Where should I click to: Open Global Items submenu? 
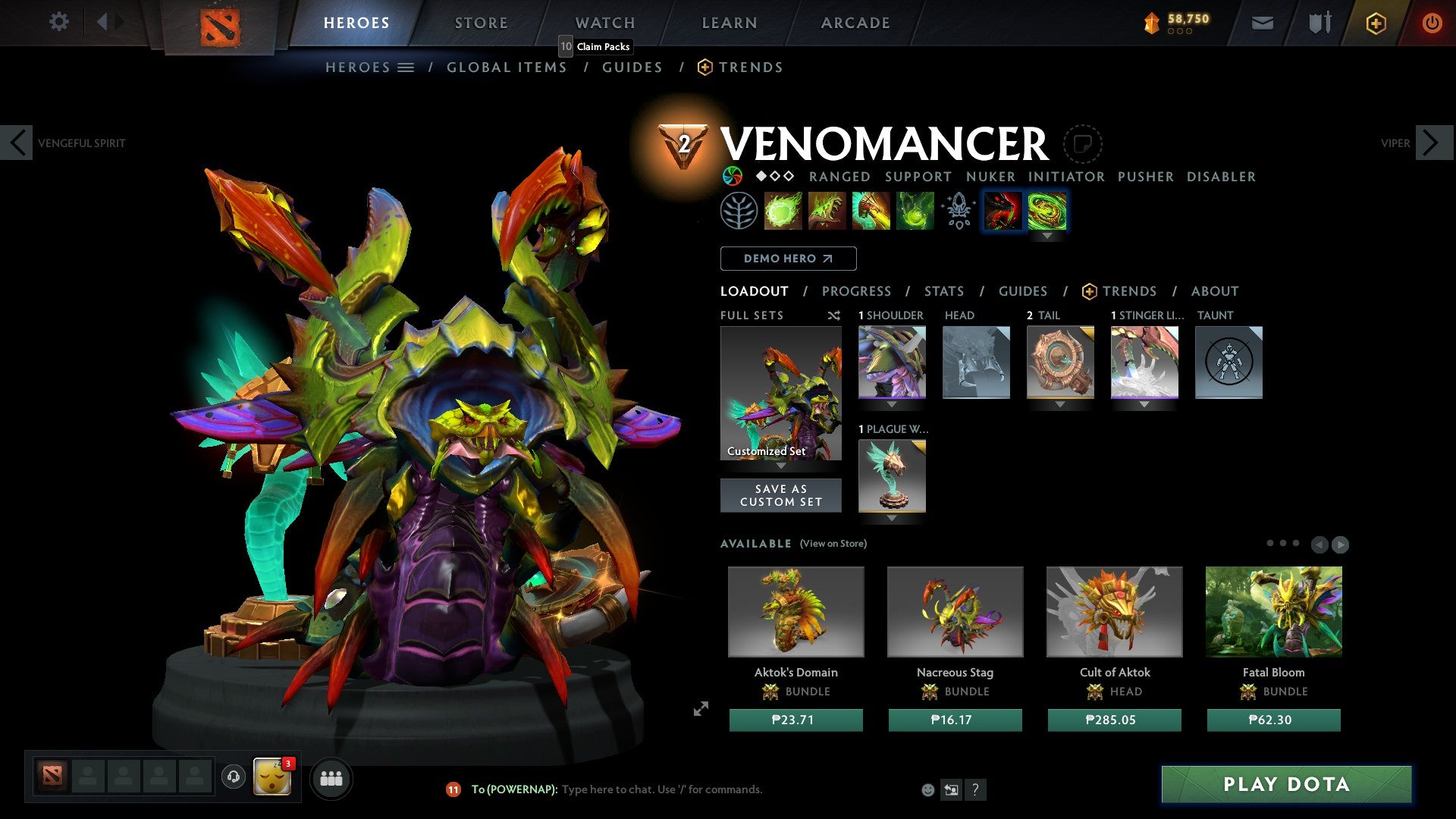pos(507,67)
